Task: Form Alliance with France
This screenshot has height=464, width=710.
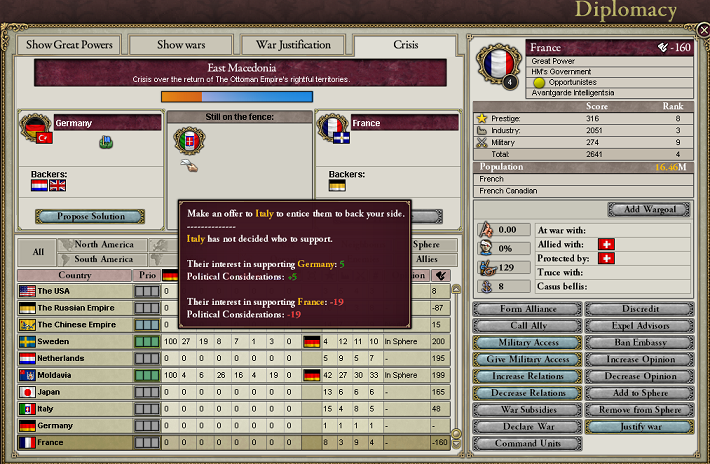Action: coord(528,309)
